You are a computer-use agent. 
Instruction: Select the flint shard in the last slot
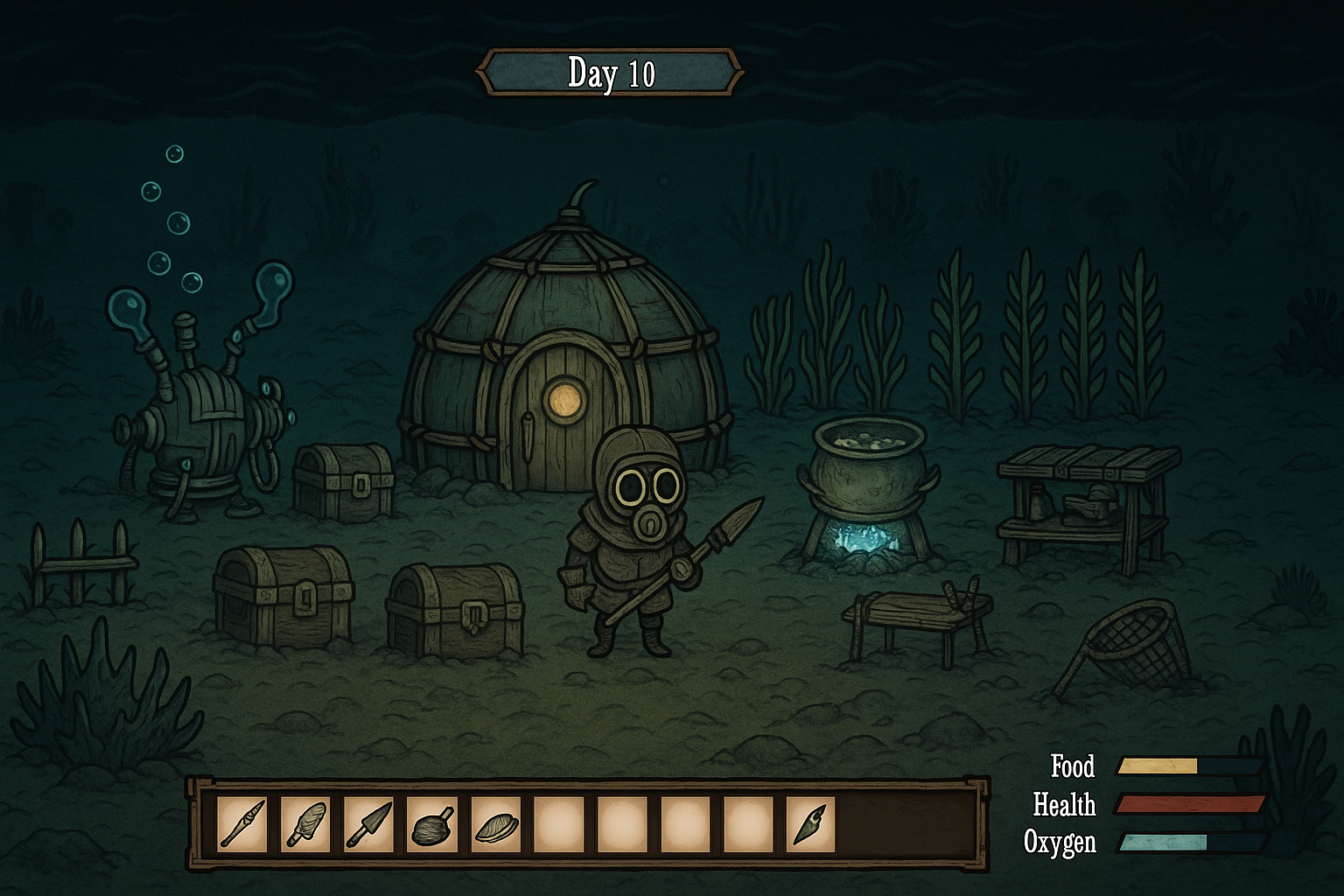pos(810,823)
